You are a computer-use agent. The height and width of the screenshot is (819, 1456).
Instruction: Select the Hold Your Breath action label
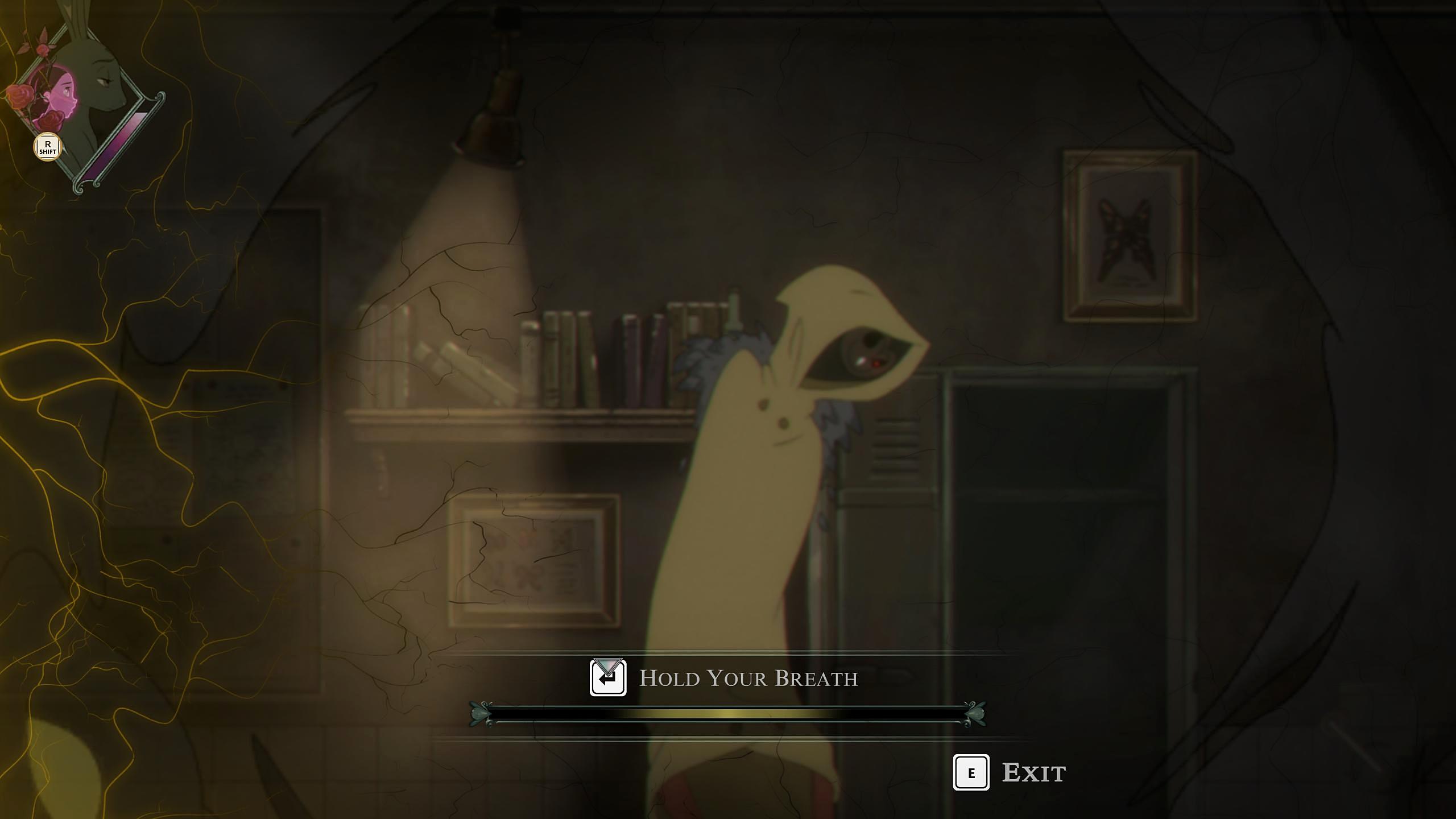point(748,678)
